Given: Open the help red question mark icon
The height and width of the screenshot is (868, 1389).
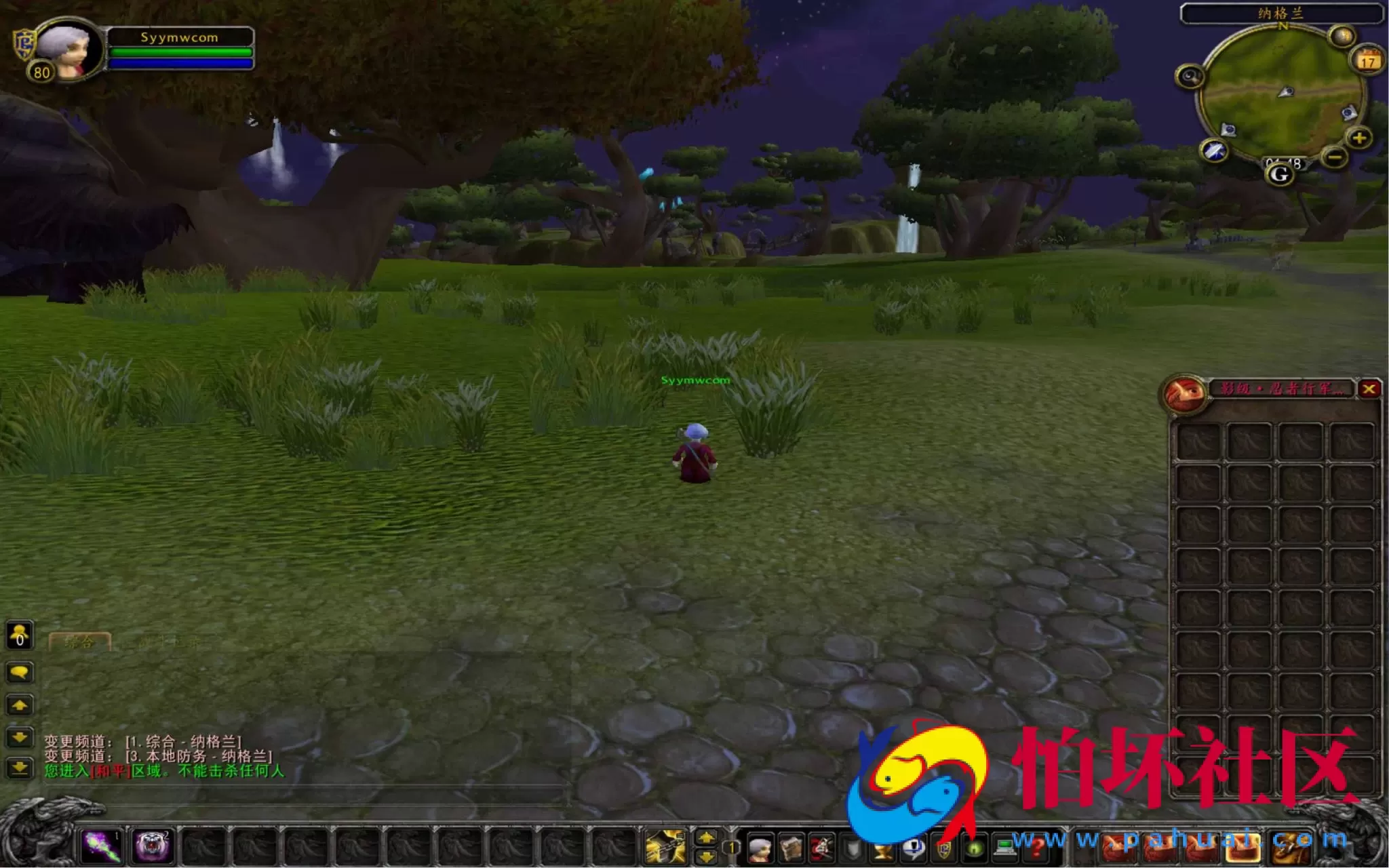Looking at the screenshot, I should click(1037, 848).
